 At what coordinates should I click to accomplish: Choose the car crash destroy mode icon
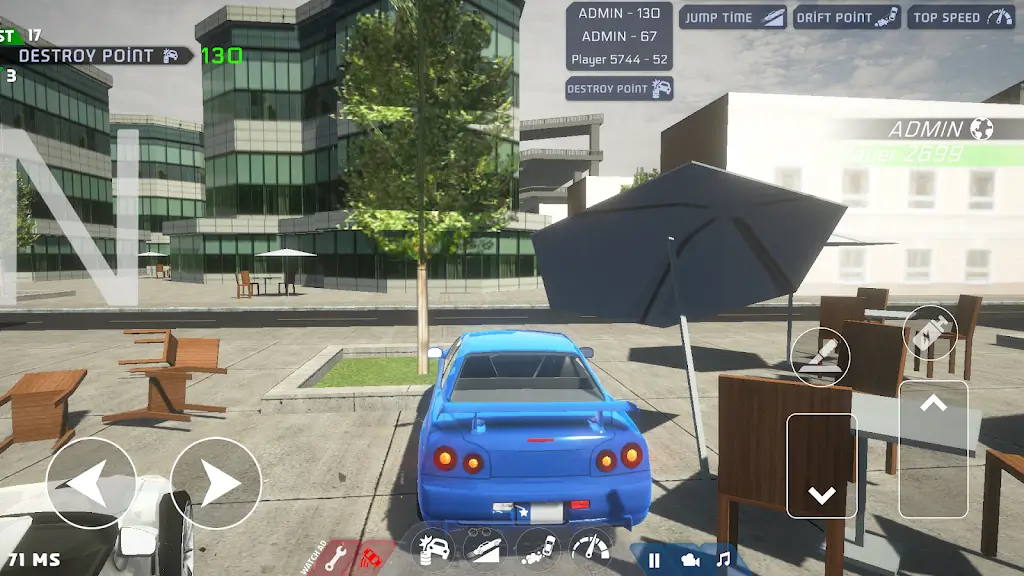tap(433, 549)
